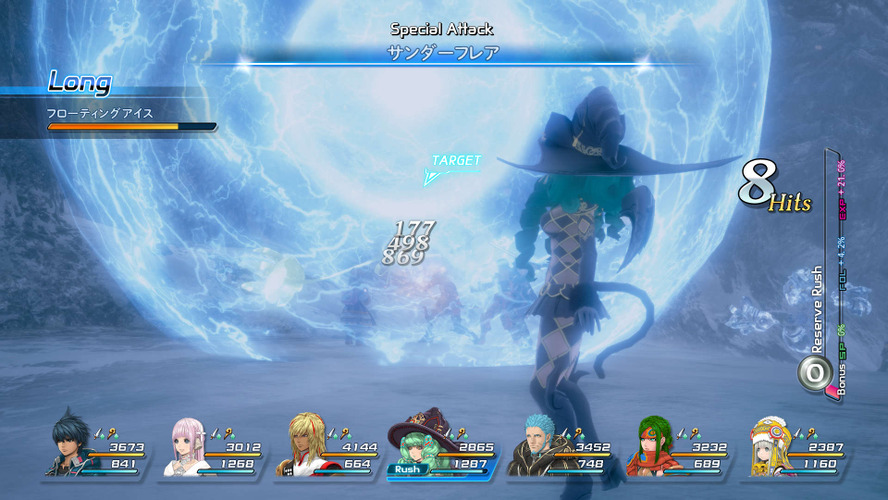Image resolution: width=888 pixels, height=500 pixels.
Task: Activate the Reserve Rush gauge orb
Action: click(x=813, y=372)
